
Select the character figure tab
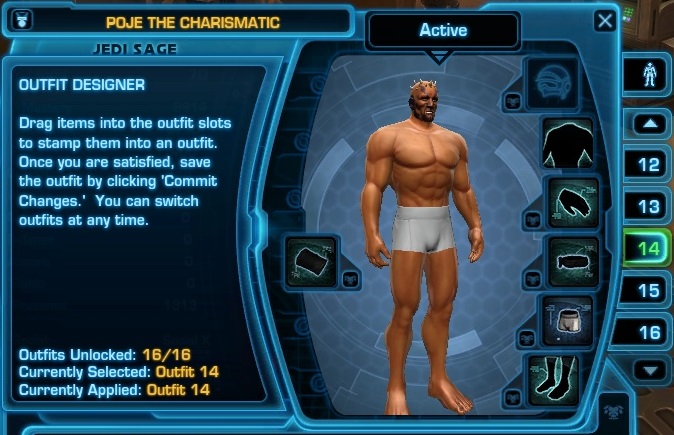point(648,75)
